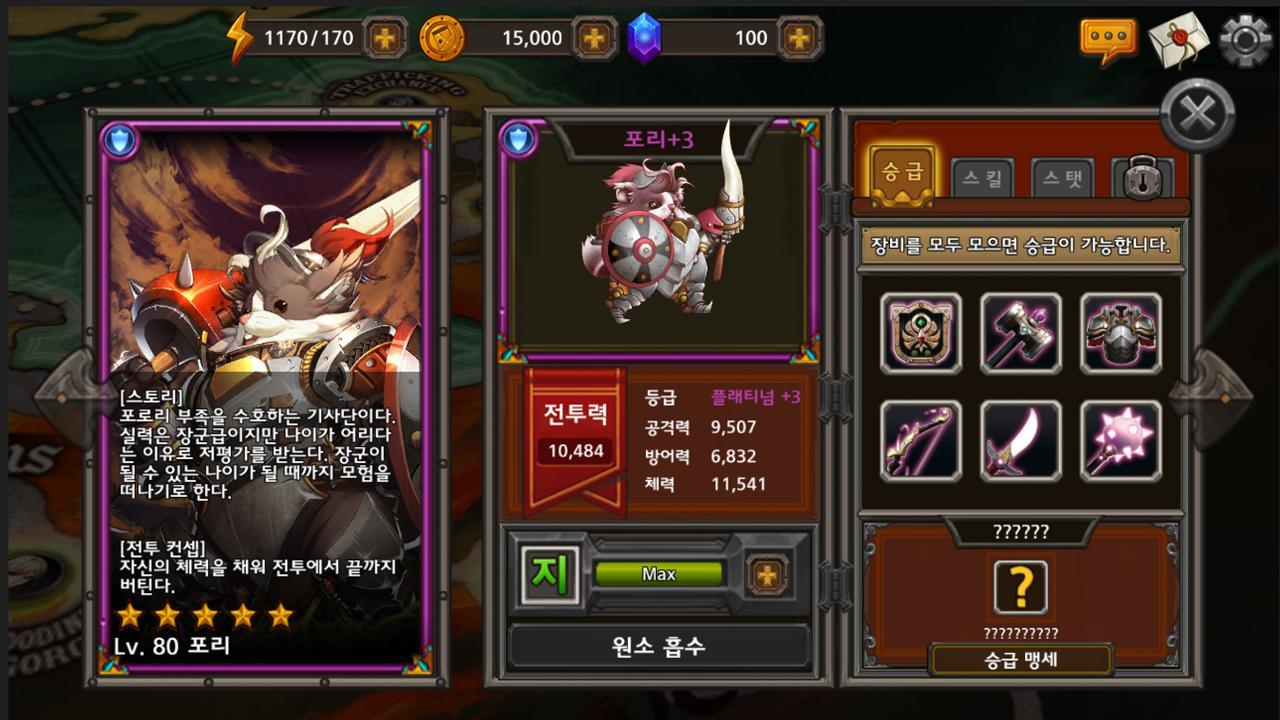Select the chest armor equipment slot
This screenshot has height=720, width=1280.
click(1121, 334)
